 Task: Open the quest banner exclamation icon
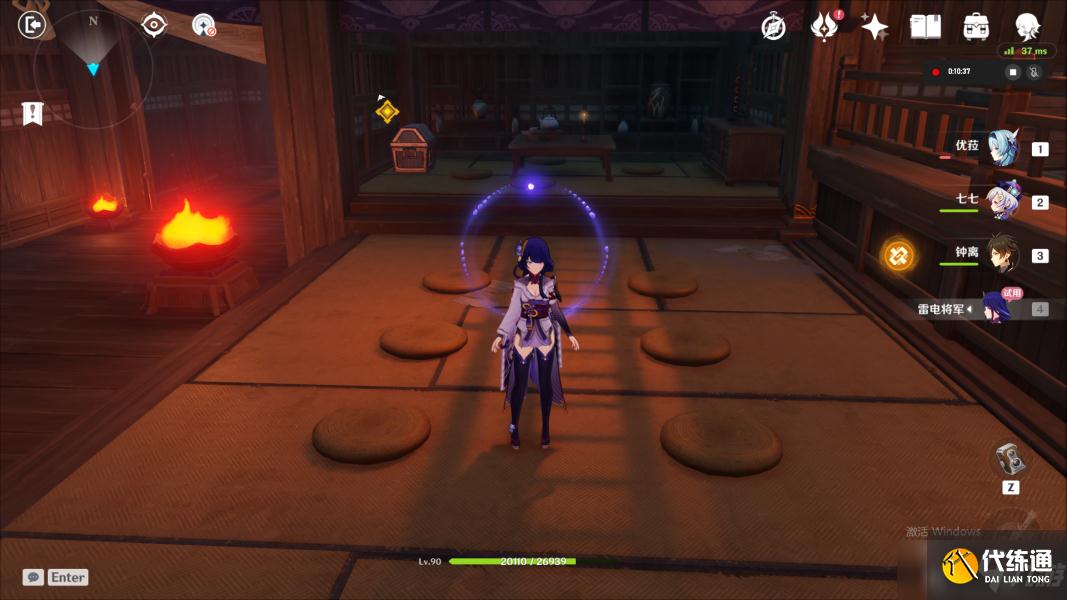(33, 114)
